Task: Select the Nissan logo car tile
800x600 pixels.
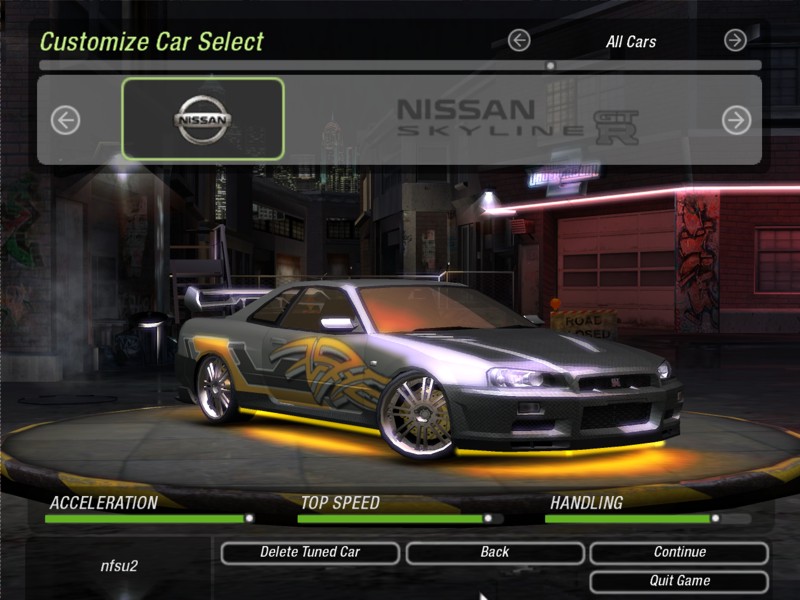Action: pos(203,119)
